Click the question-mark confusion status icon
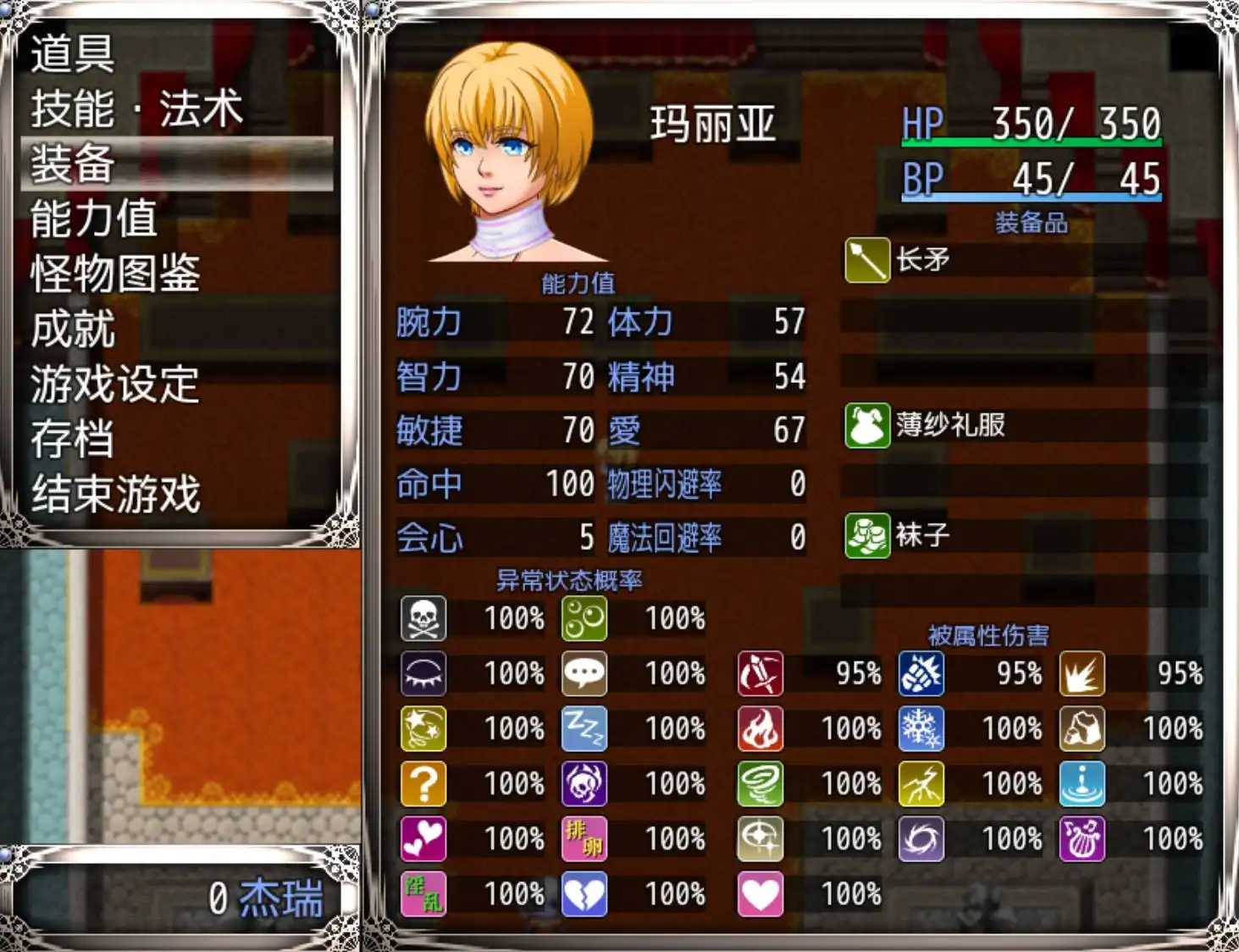The image size is (1239, 952). point(423,783)
